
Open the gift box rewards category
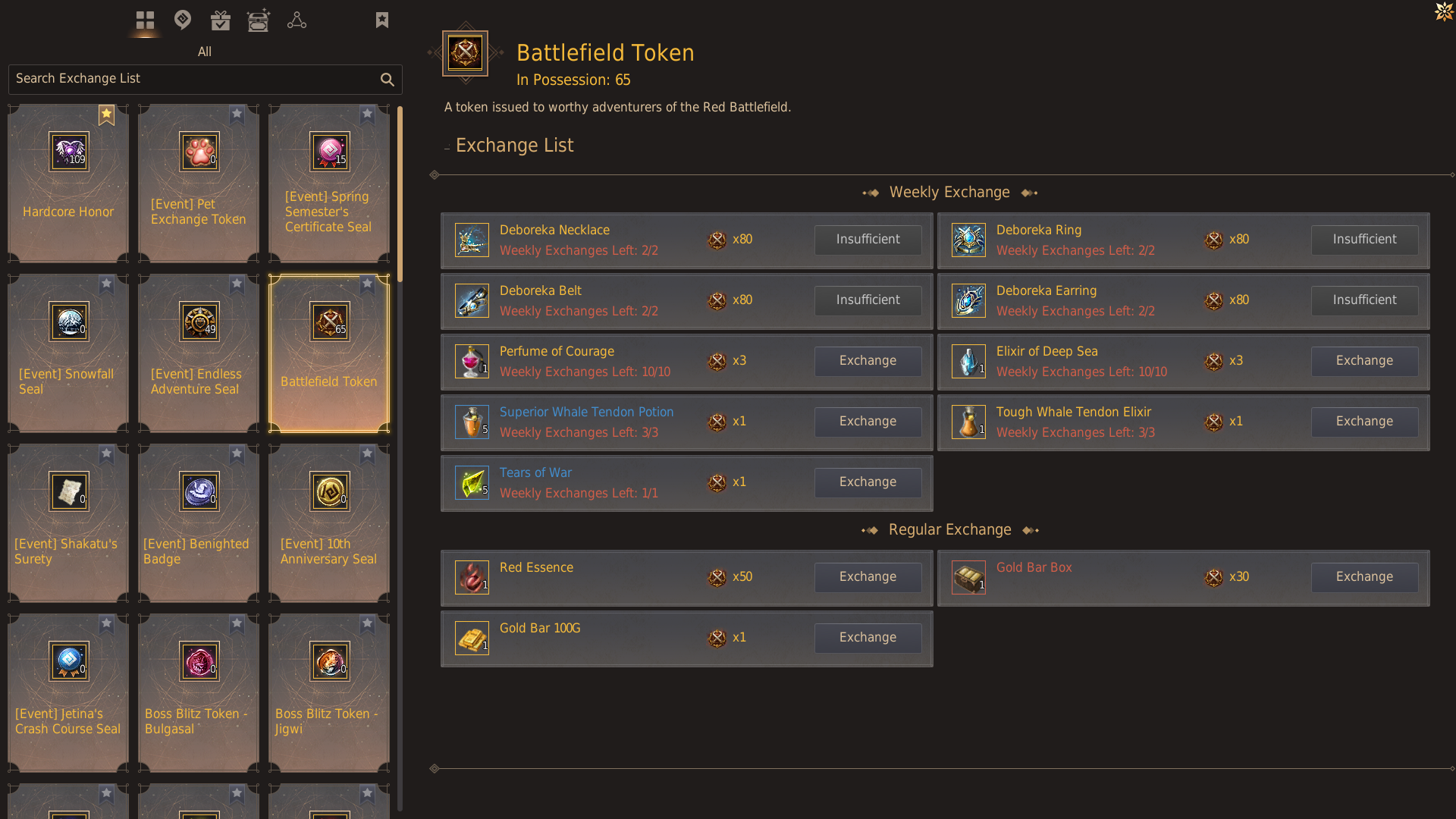(x=221, y=20)
